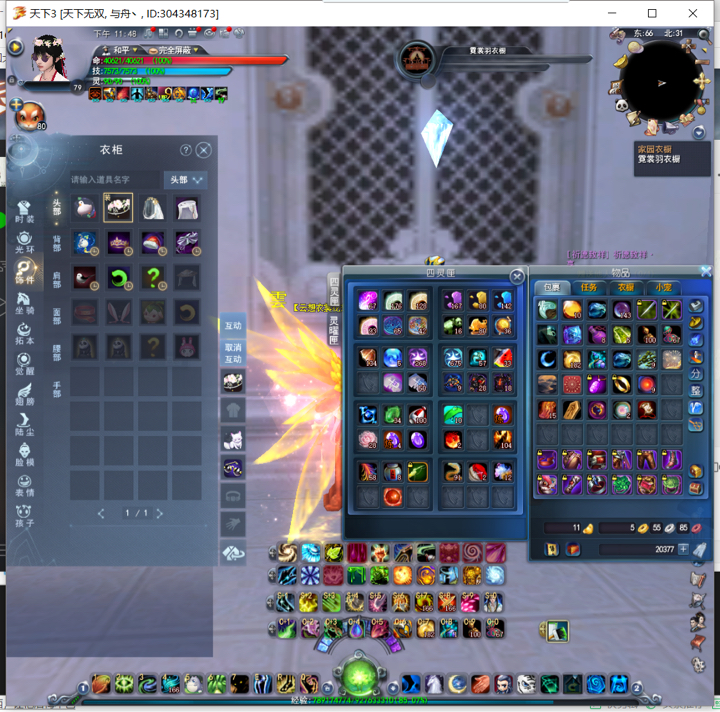Close the 衣柜 wardrobe panel
Image resolution: width=720 pixels, height=712 pixels.
[x=204, y=150]
